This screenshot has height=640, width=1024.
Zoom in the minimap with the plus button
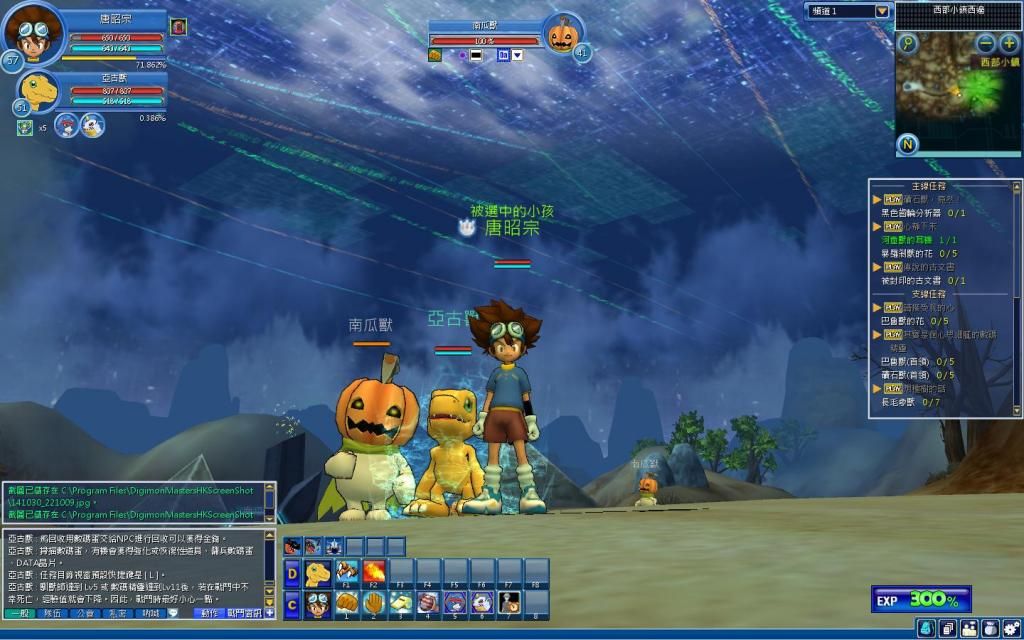coord(1009,43)
